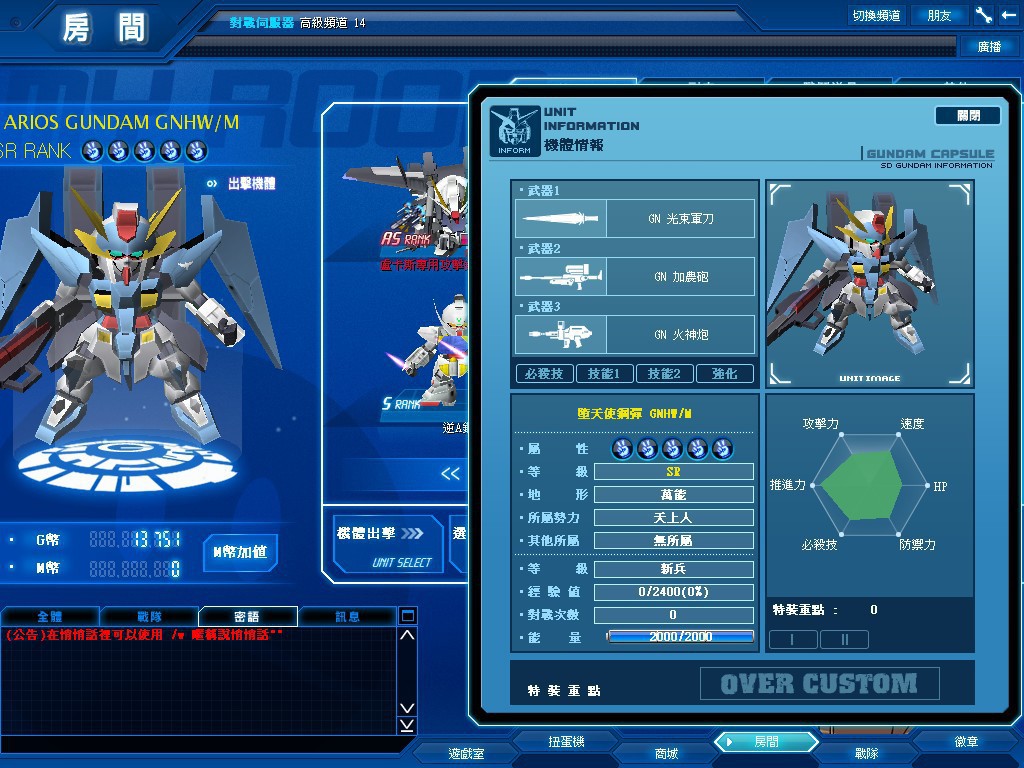Switch chat to the 密語 whisper tab
Viewport: 1024px width, 768px height.
coord(247,616)
